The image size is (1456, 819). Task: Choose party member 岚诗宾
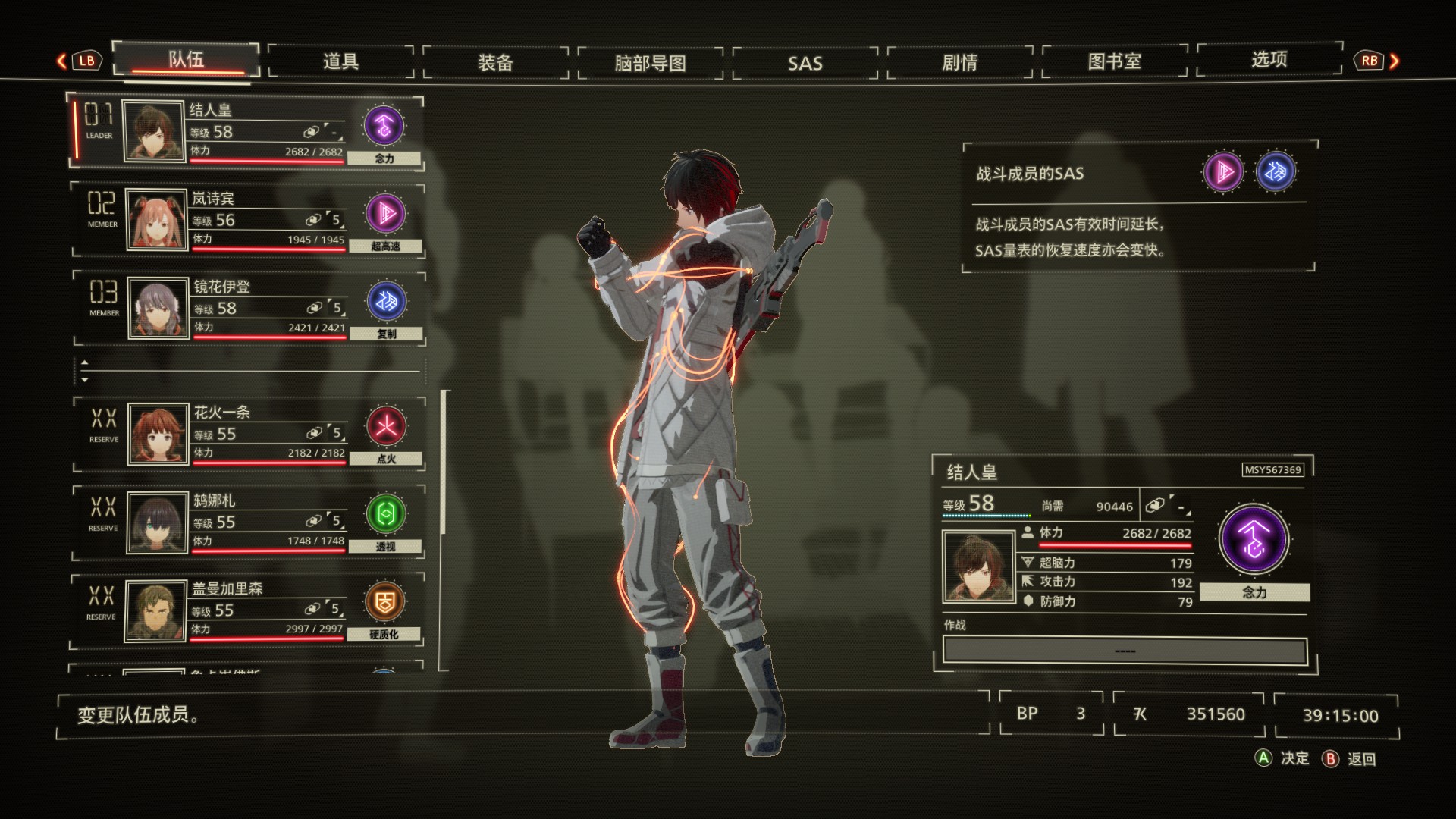pyautogui.click(x=235, y=219)
